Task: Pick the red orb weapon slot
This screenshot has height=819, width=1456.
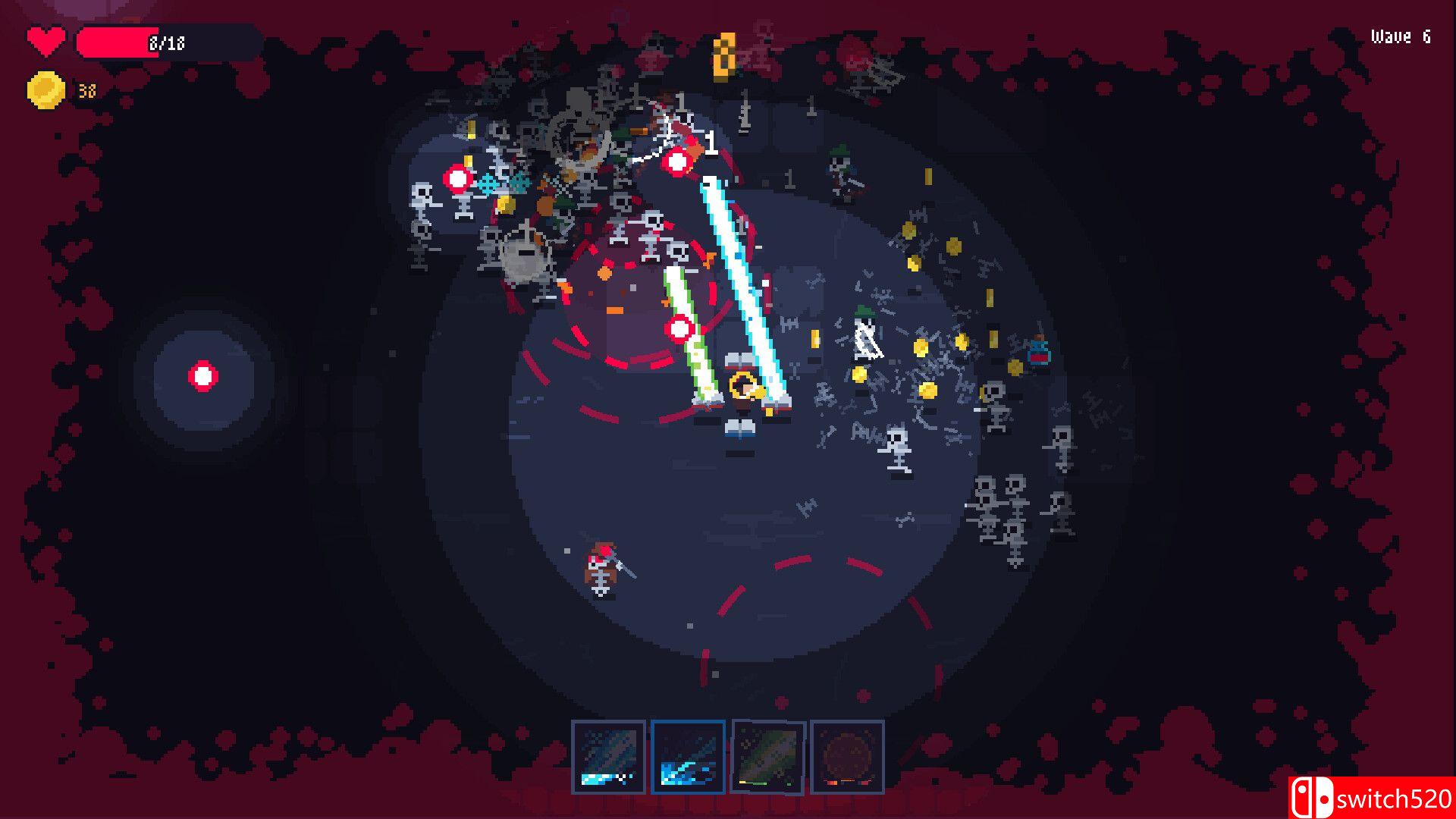Action: tap(847, 756)
